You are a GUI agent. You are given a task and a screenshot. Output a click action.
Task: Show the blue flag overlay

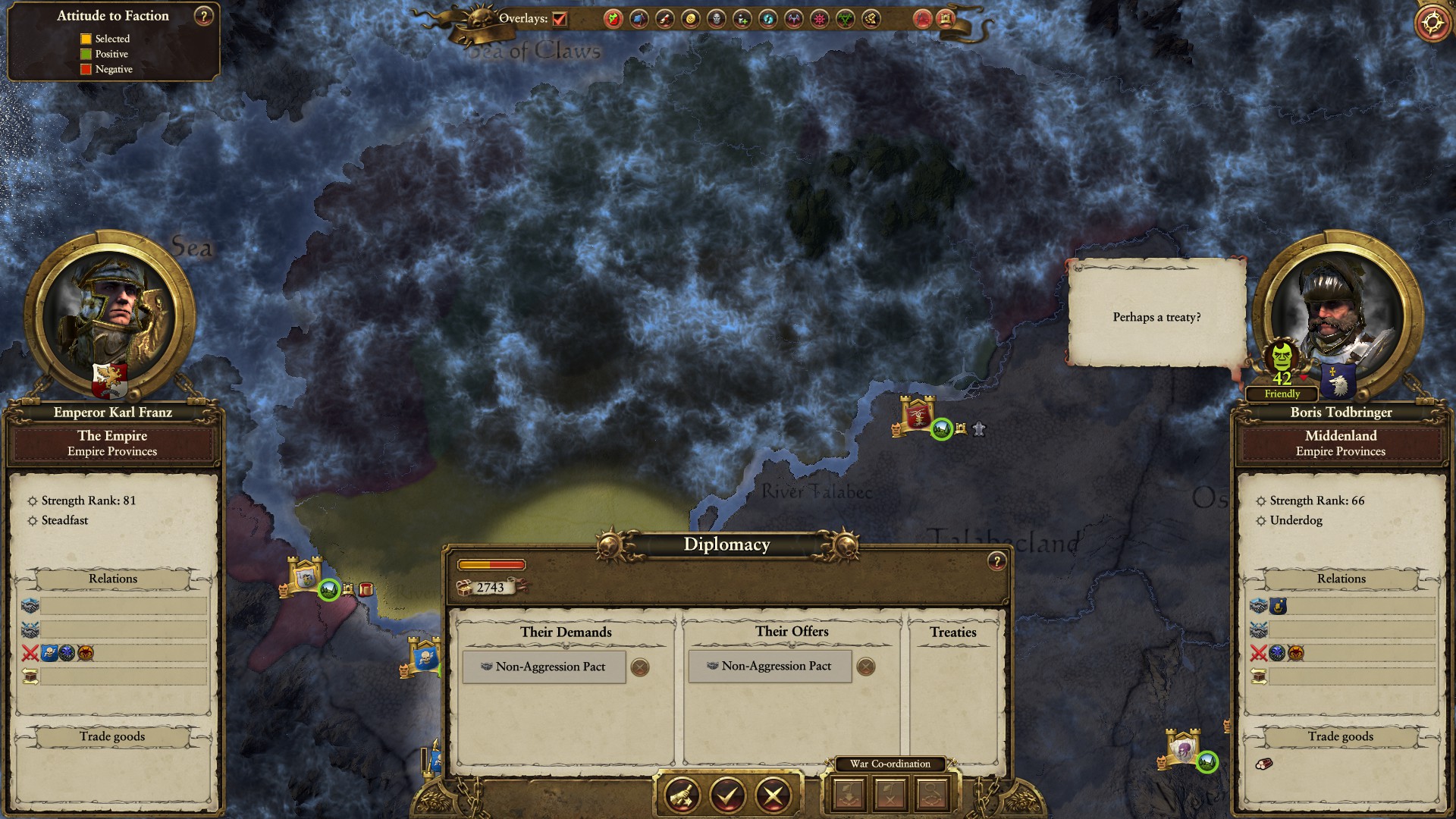[x=639, y=19]
